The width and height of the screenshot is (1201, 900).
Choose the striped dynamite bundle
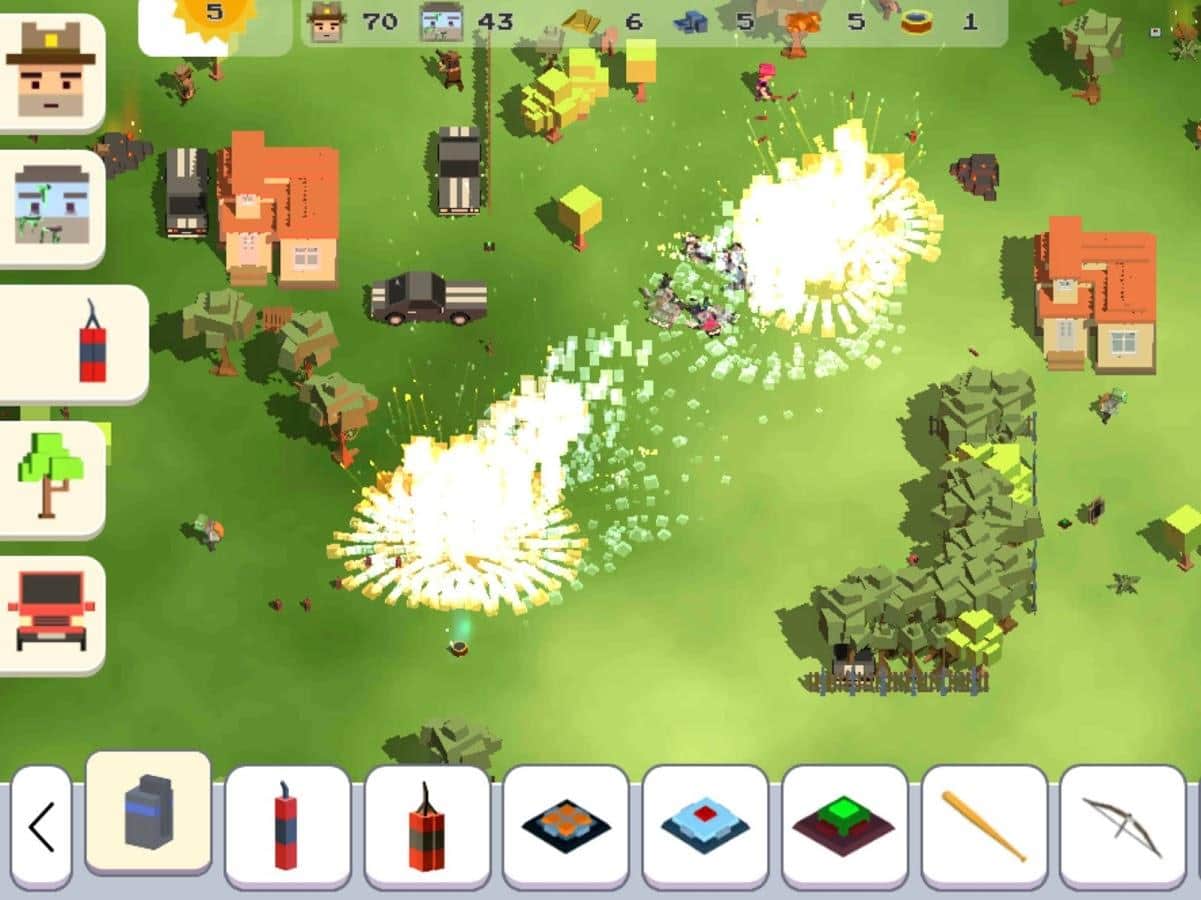click(427, 826)
